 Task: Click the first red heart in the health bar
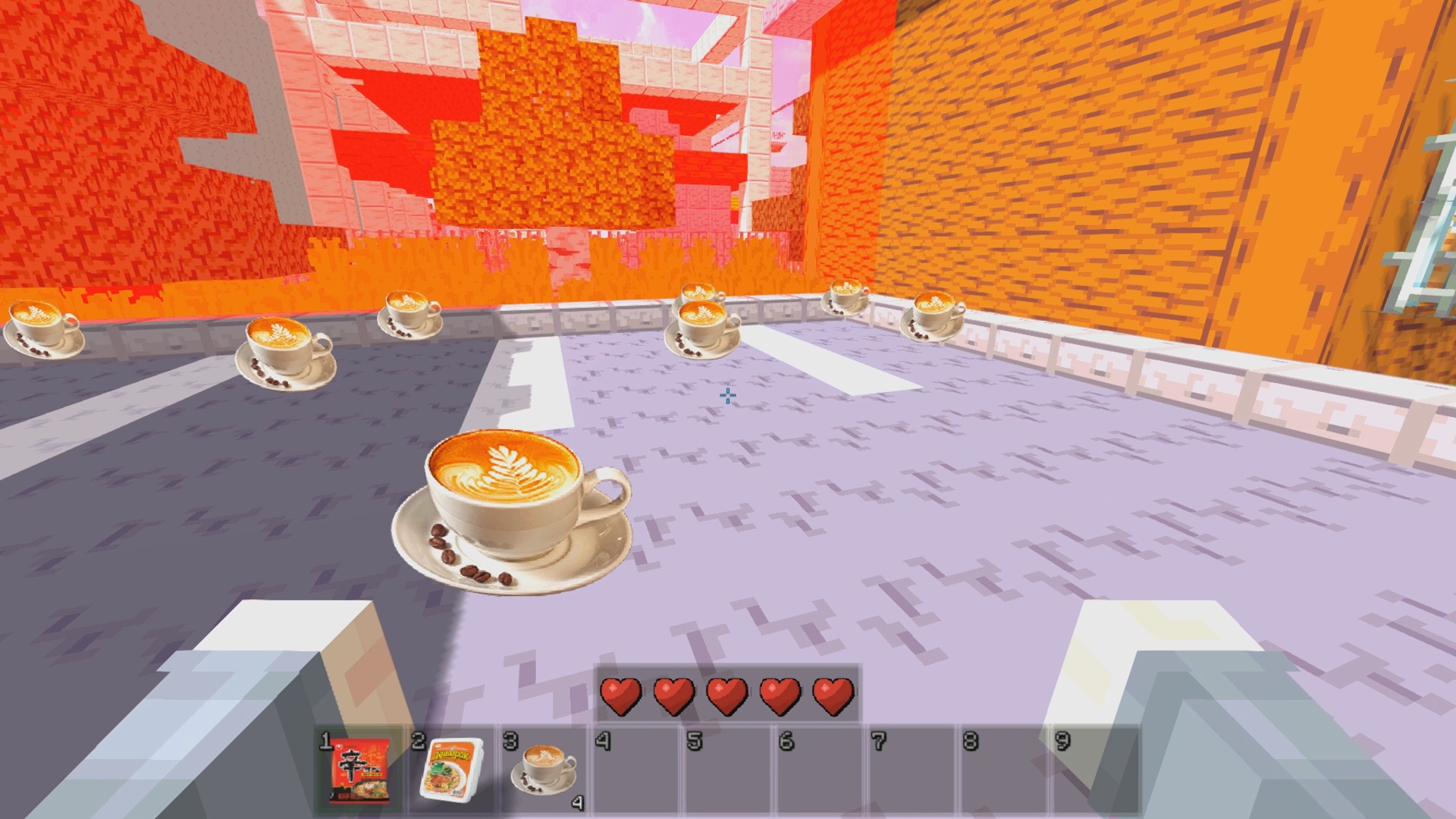point(620,695)
